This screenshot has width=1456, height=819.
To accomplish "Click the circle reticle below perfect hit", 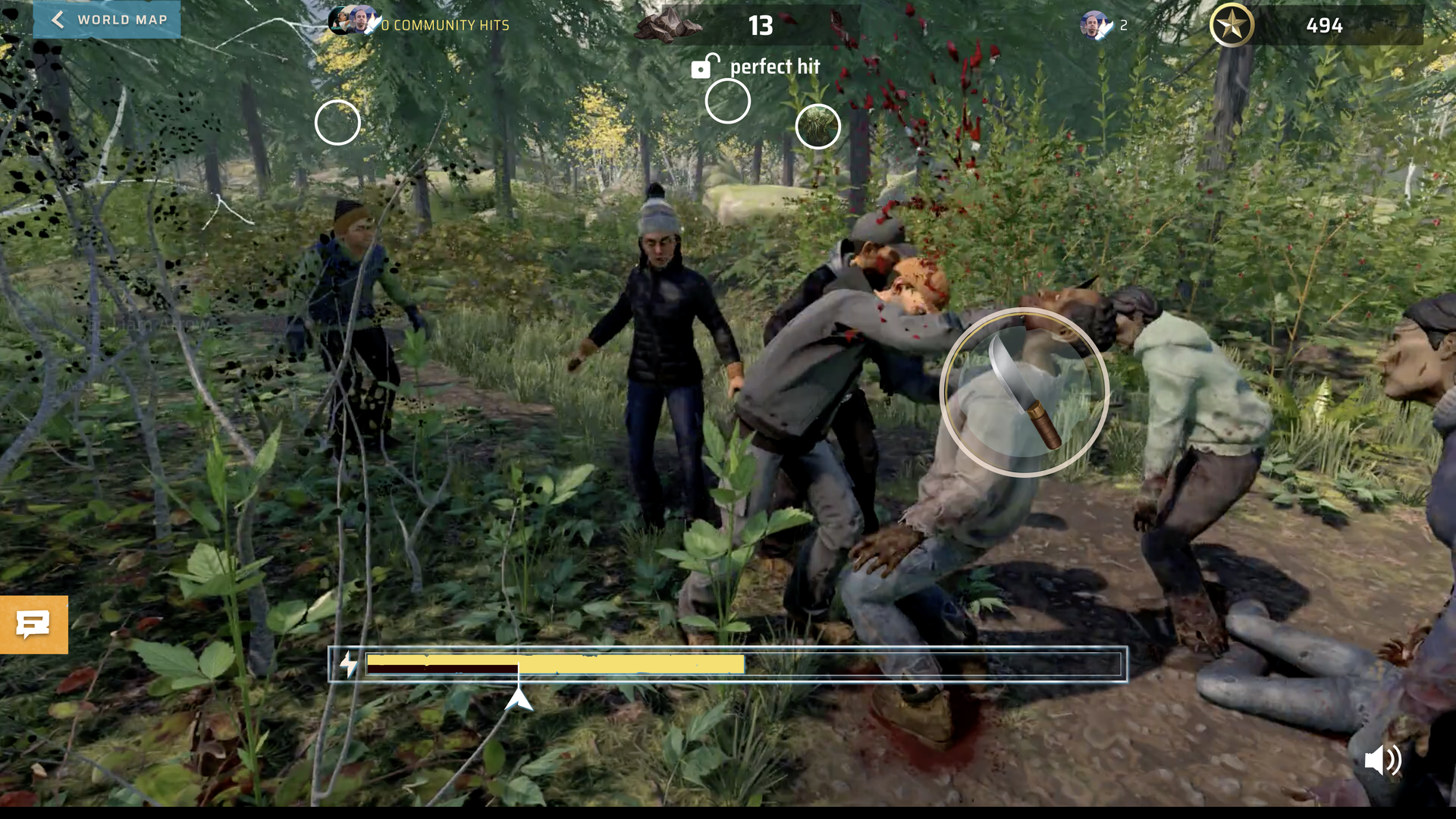I will pyautogui.click(x=727, y=101).
